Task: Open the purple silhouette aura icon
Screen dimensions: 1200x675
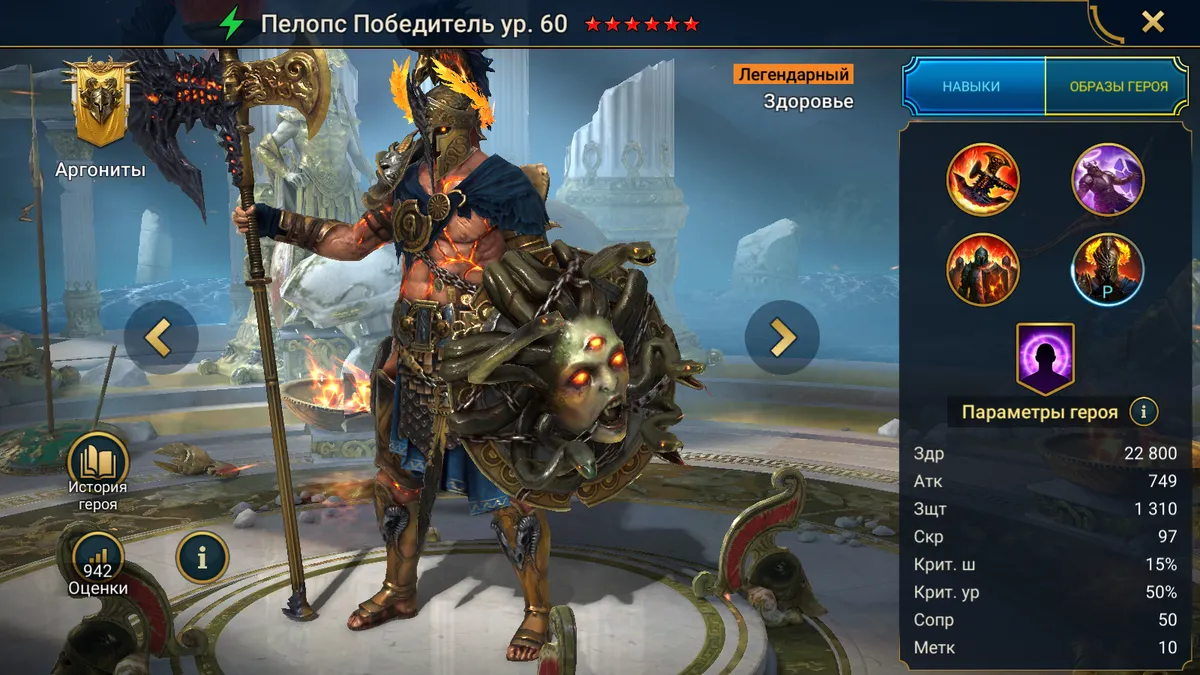Action: (x=1045, y=356)
